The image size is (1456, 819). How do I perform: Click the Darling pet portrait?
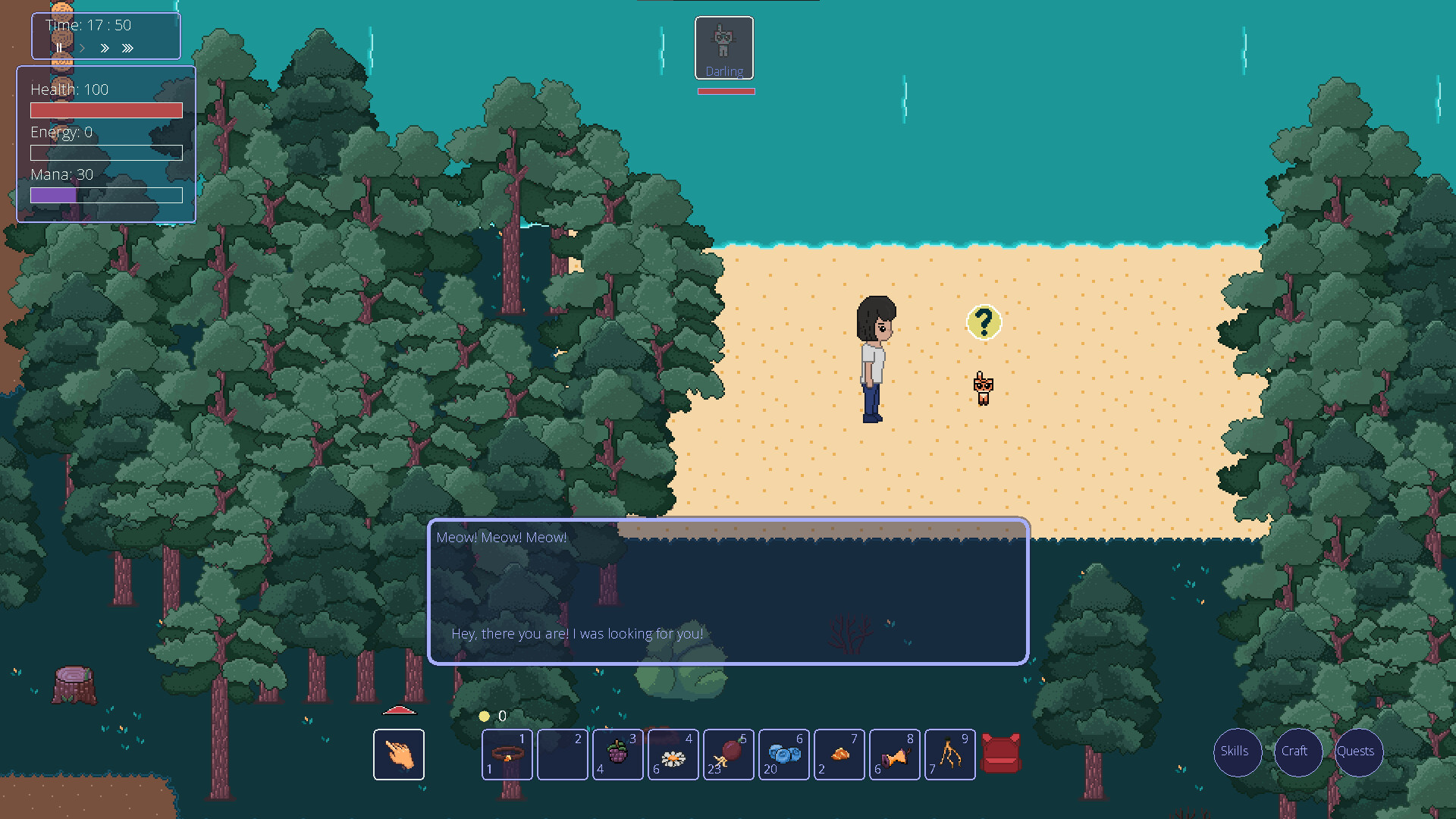723,48
